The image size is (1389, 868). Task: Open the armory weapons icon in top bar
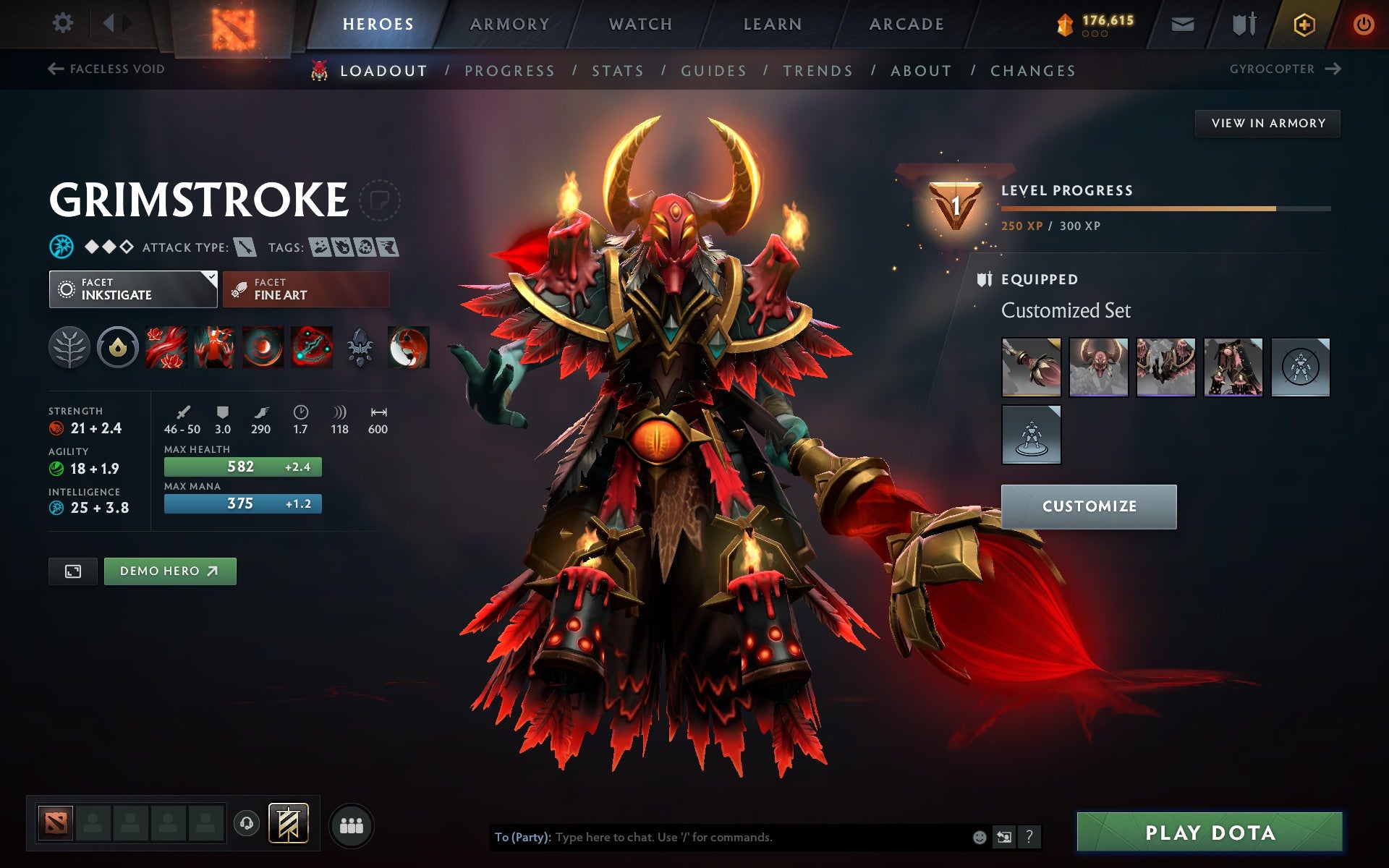click(x=1242, y=22)
